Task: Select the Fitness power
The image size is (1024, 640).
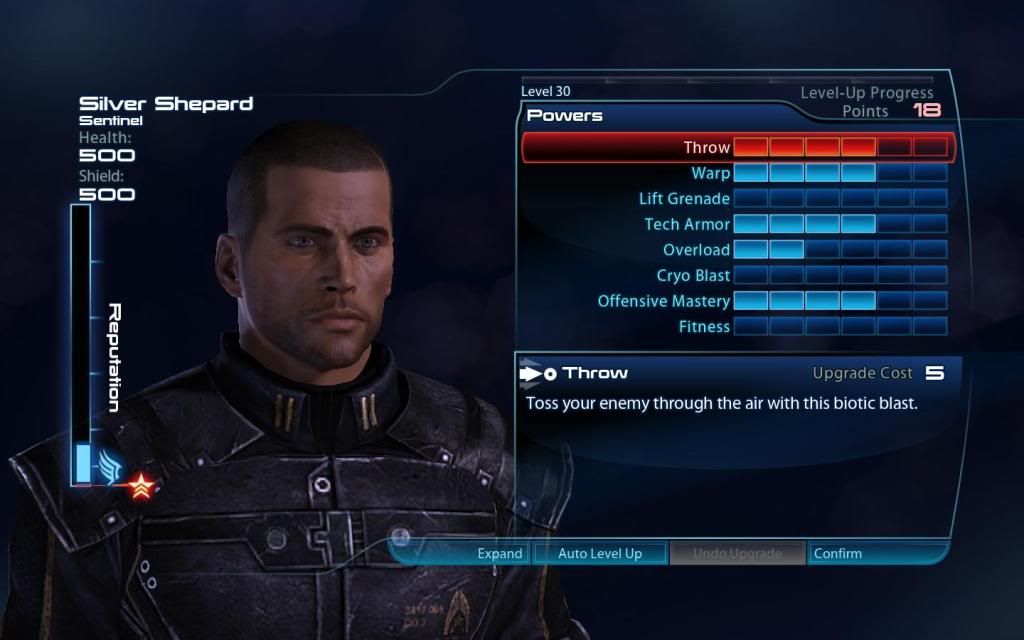Action: [704, 326]
